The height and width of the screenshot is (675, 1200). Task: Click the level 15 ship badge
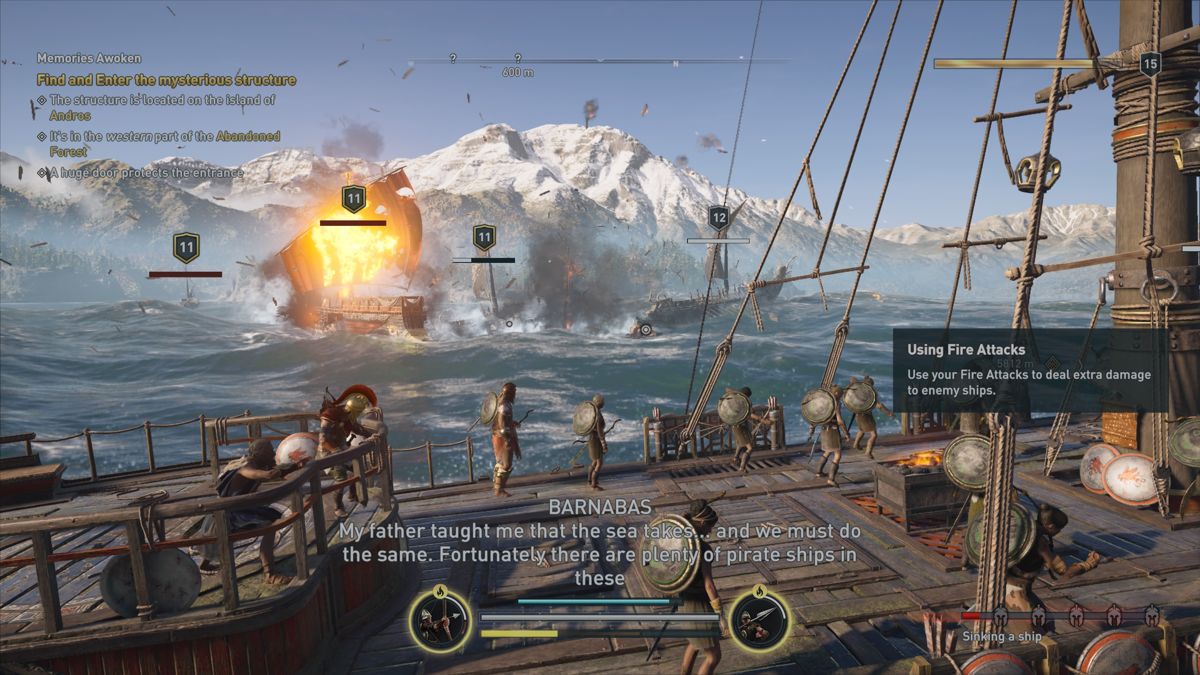pyautogui.click(x=1150, y=64)
